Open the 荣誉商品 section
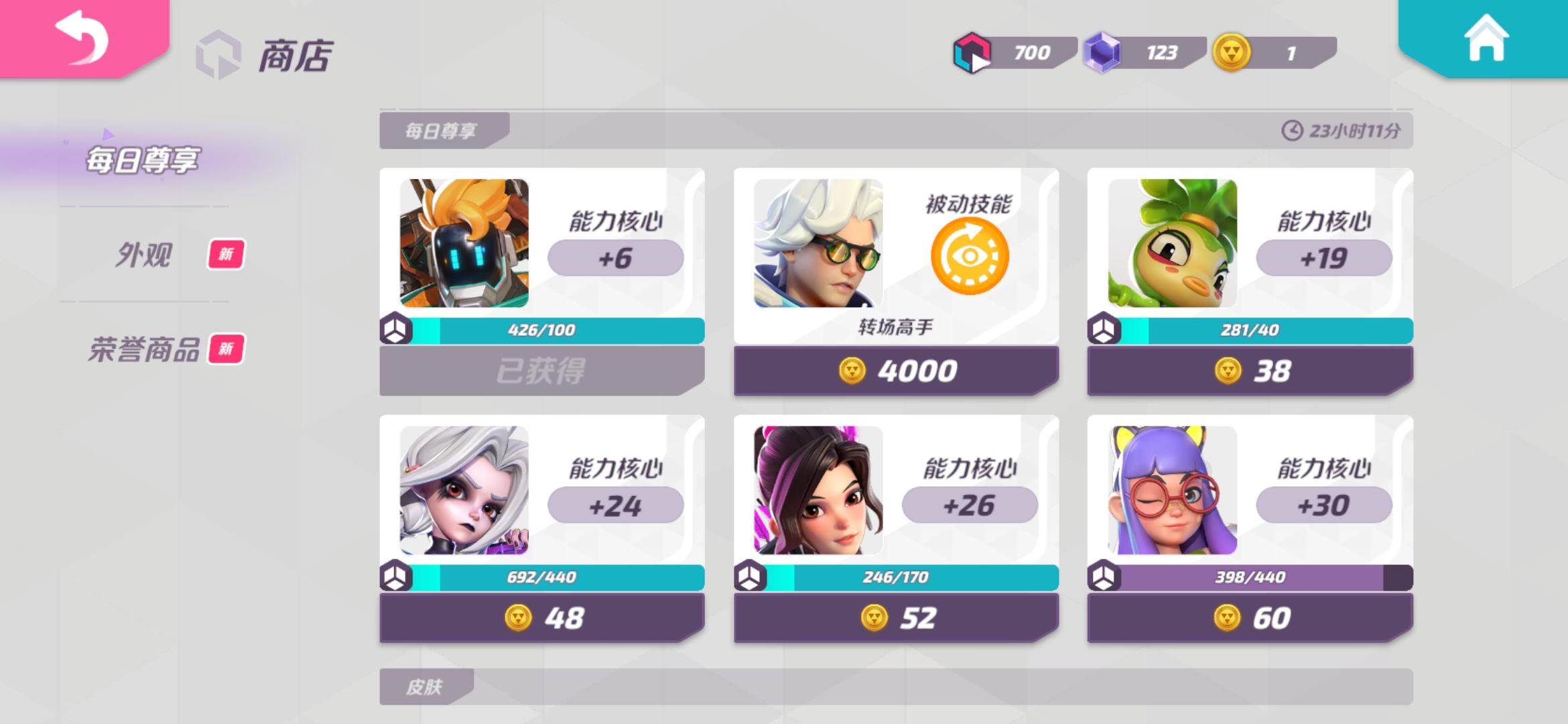1568x724 pixels. 143,349
